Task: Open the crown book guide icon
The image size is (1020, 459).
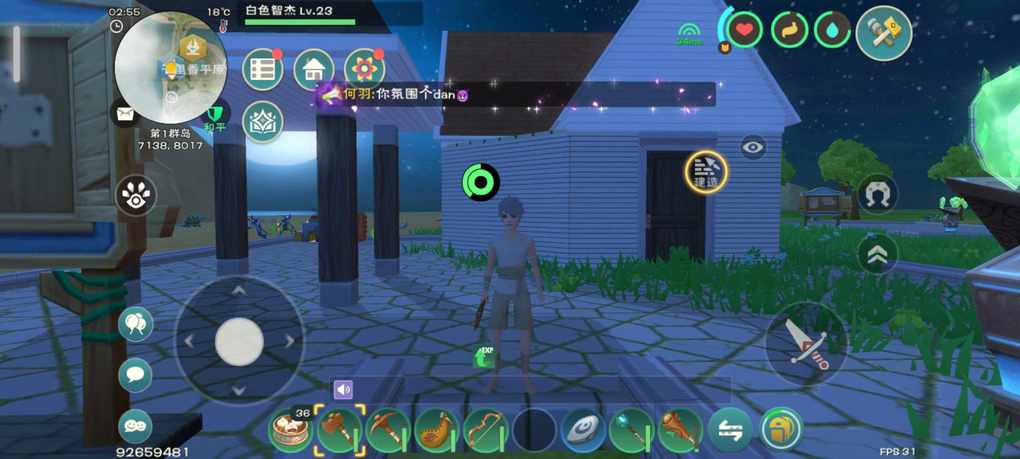Action: click(x=263, y=121)
